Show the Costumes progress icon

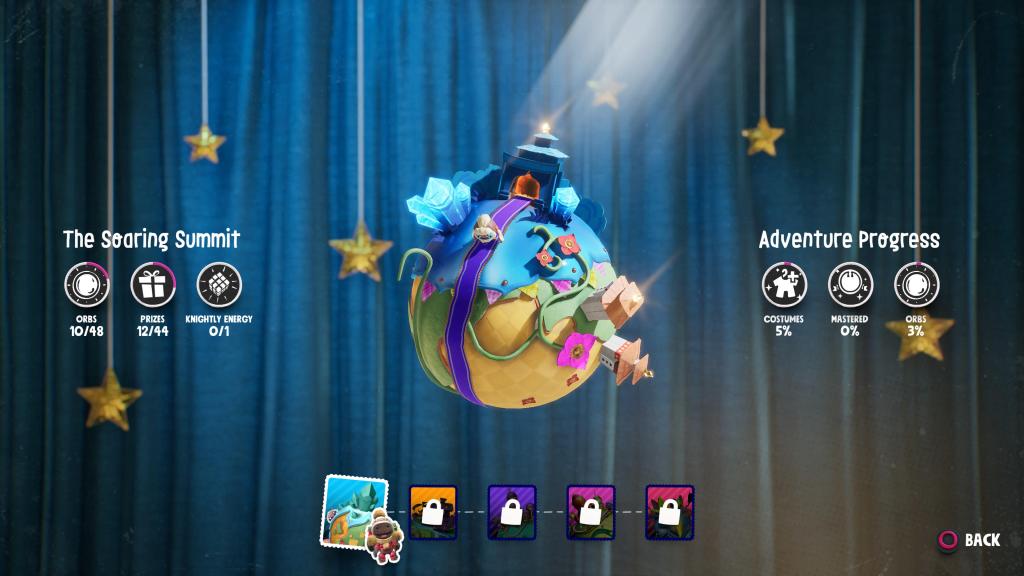pyautogui.click(x=784, y=285)
